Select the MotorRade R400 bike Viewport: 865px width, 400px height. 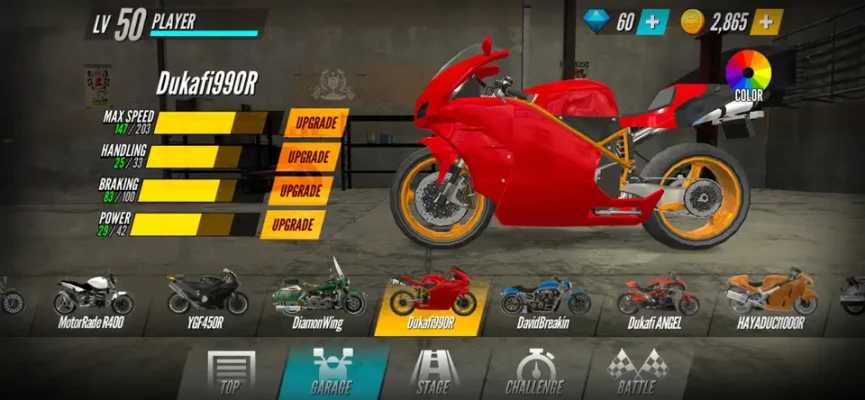(x=92, y=298)
